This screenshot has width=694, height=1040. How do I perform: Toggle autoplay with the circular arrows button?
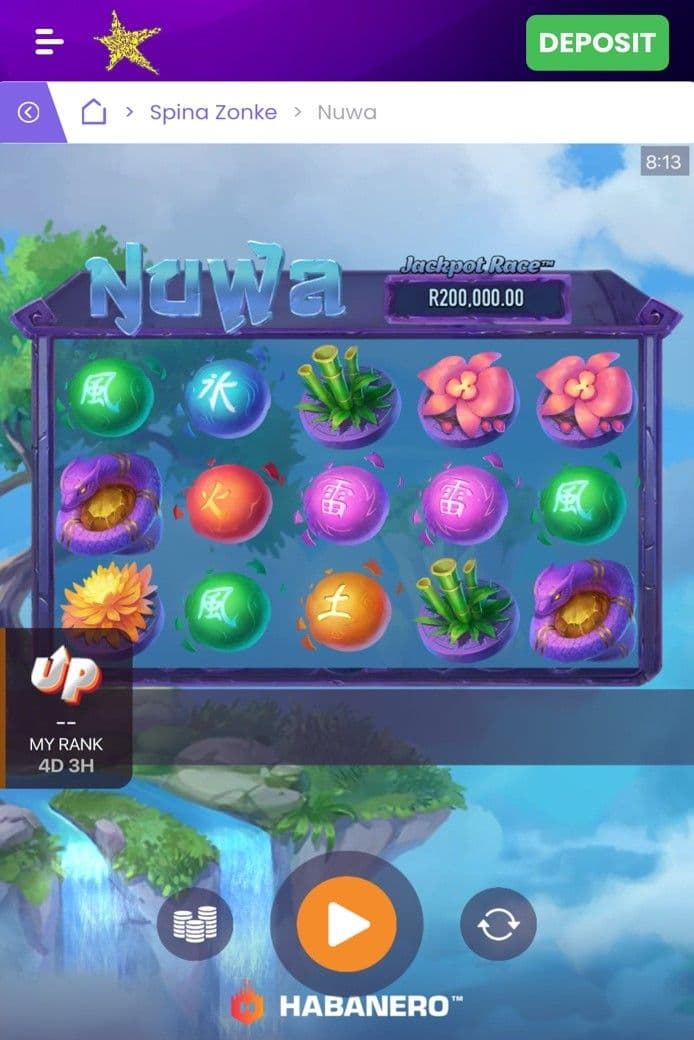(x=498, y=924)
